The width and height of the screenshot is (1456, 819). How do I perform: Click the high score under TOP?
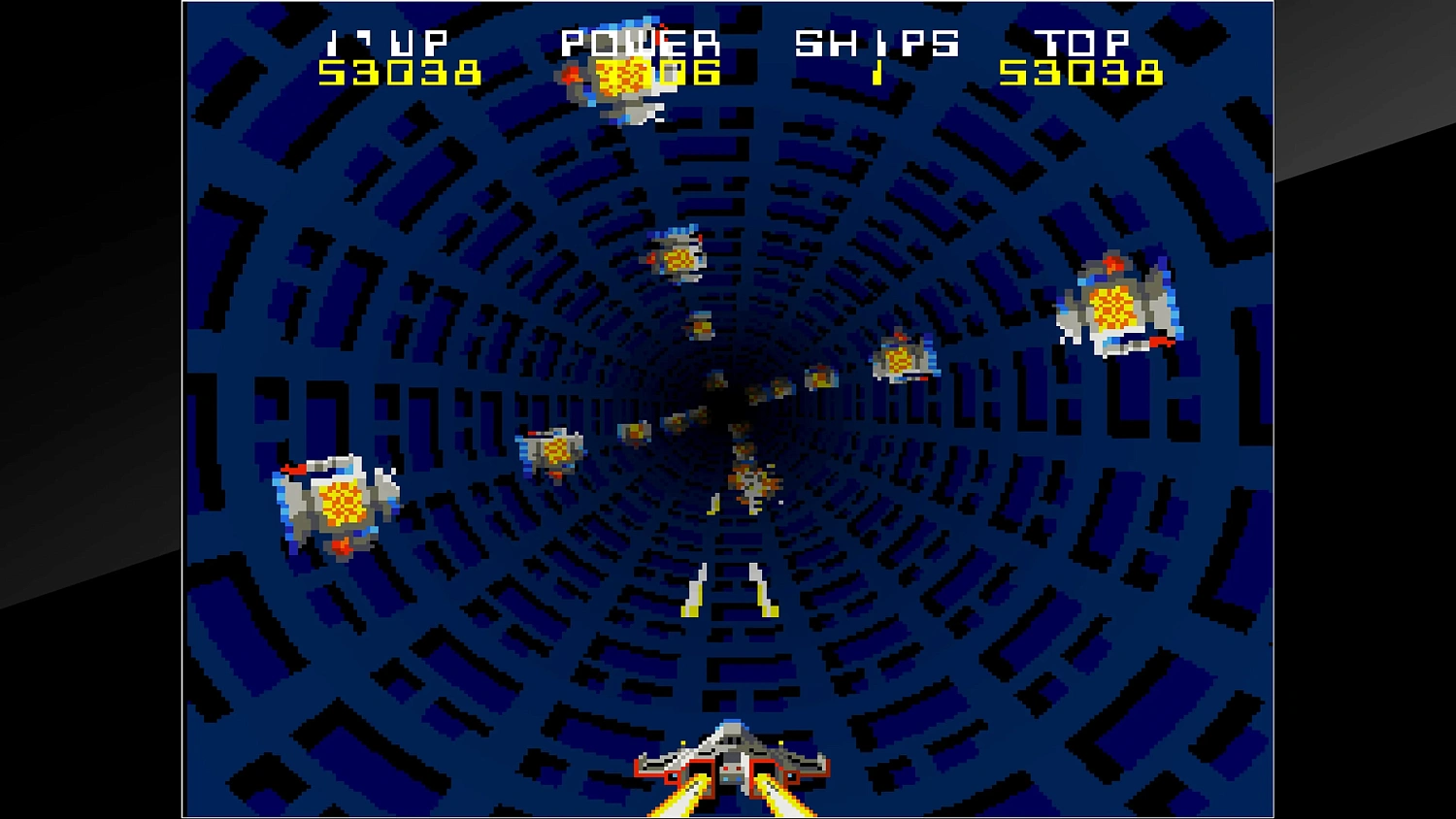1083,73
